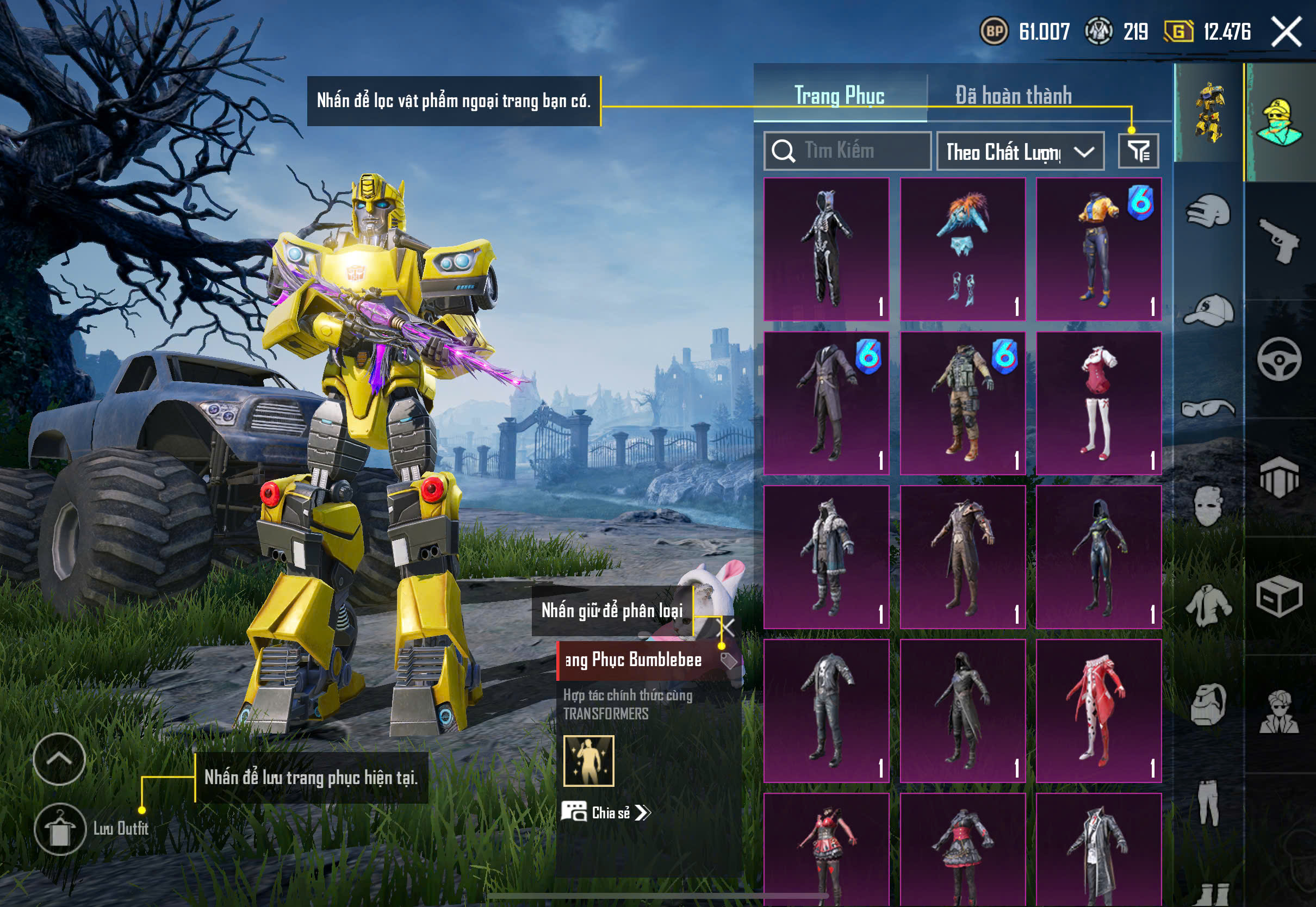The height and width of the screenshot is (907, 1316).
Task: Select the camo military outfit
Action: (963, 403)
